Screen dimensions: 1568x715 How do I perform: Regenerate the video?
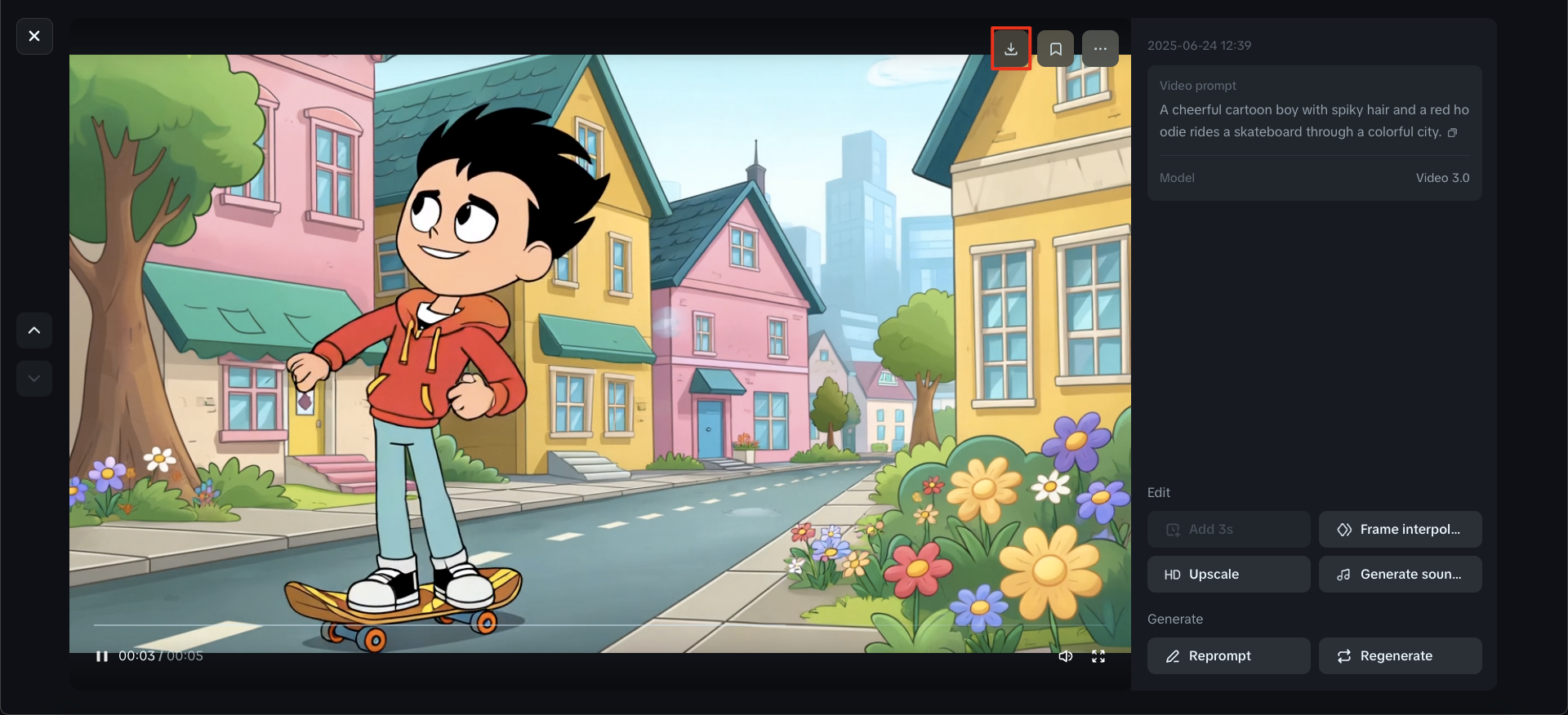[x=1400, y=655]
